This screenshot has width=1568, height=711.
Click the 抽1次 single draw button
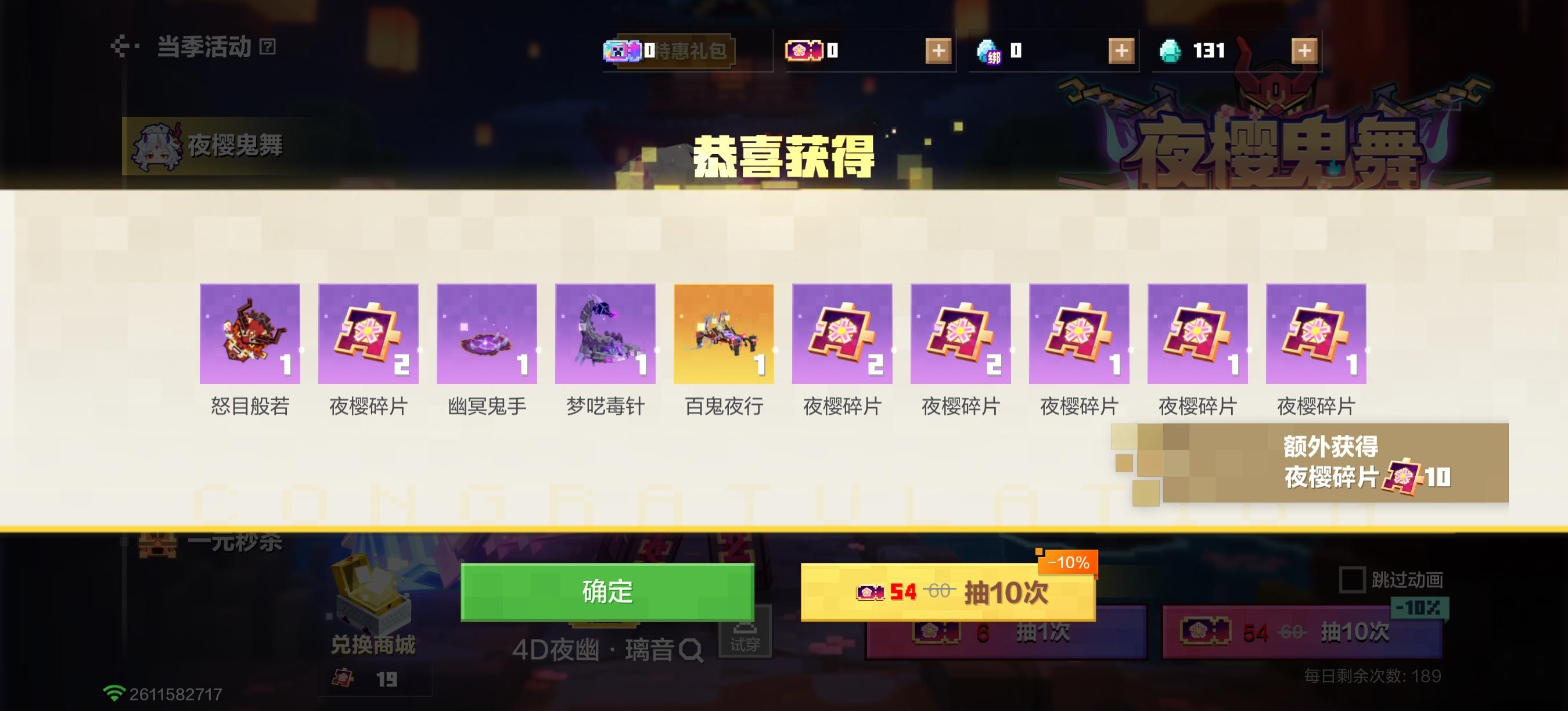[x=1008, y=637]
